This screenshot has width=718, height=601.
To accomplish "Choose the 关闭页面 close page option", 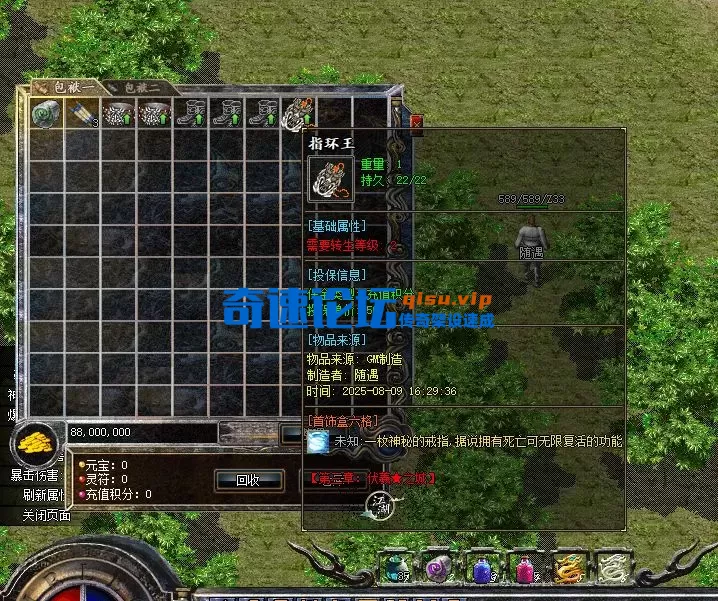I will click(x=47, y=516).
